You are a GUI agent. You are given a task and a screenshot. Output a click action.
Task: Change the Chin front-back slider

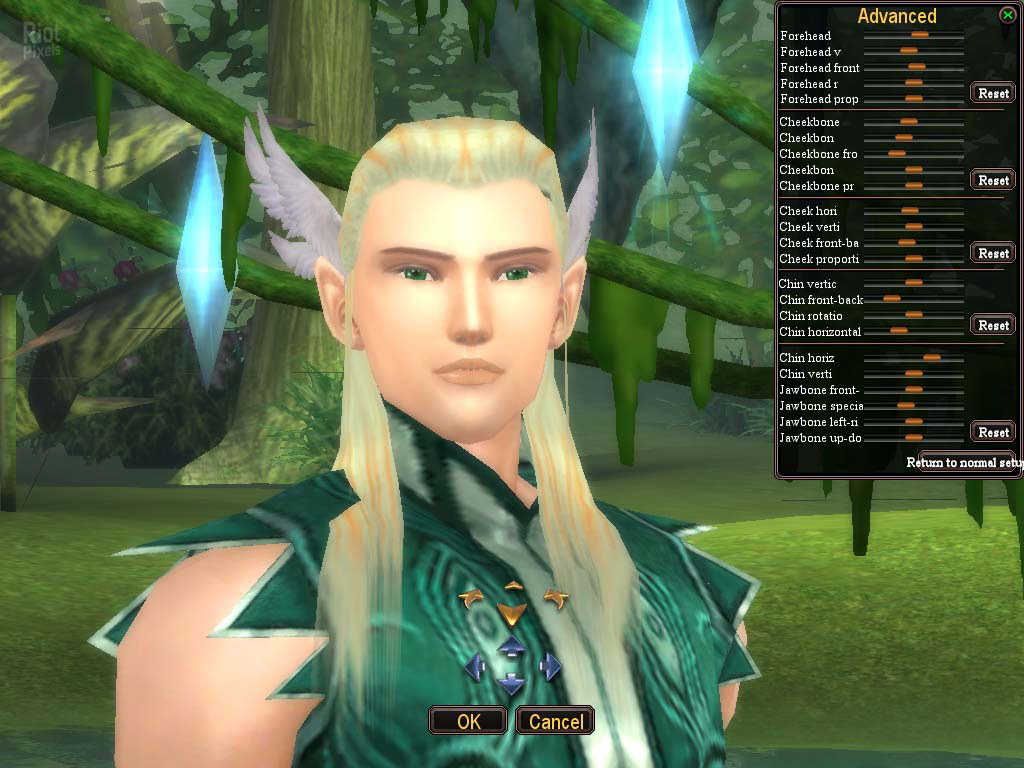[x=892, y=299]
